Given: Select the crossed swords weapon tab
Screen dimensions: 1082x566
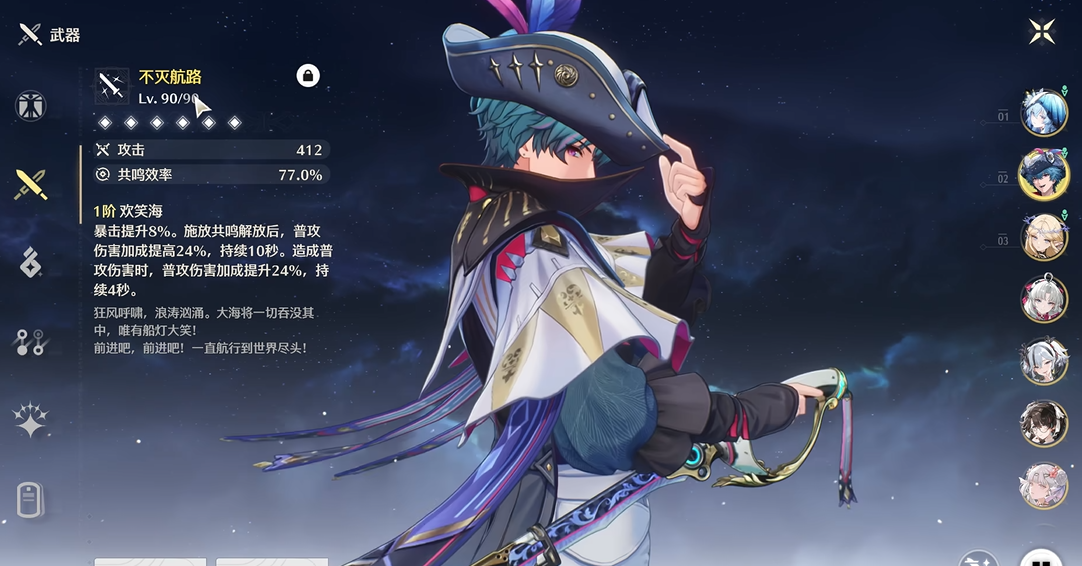Looking at the screenshot, I should pos(30,184).
